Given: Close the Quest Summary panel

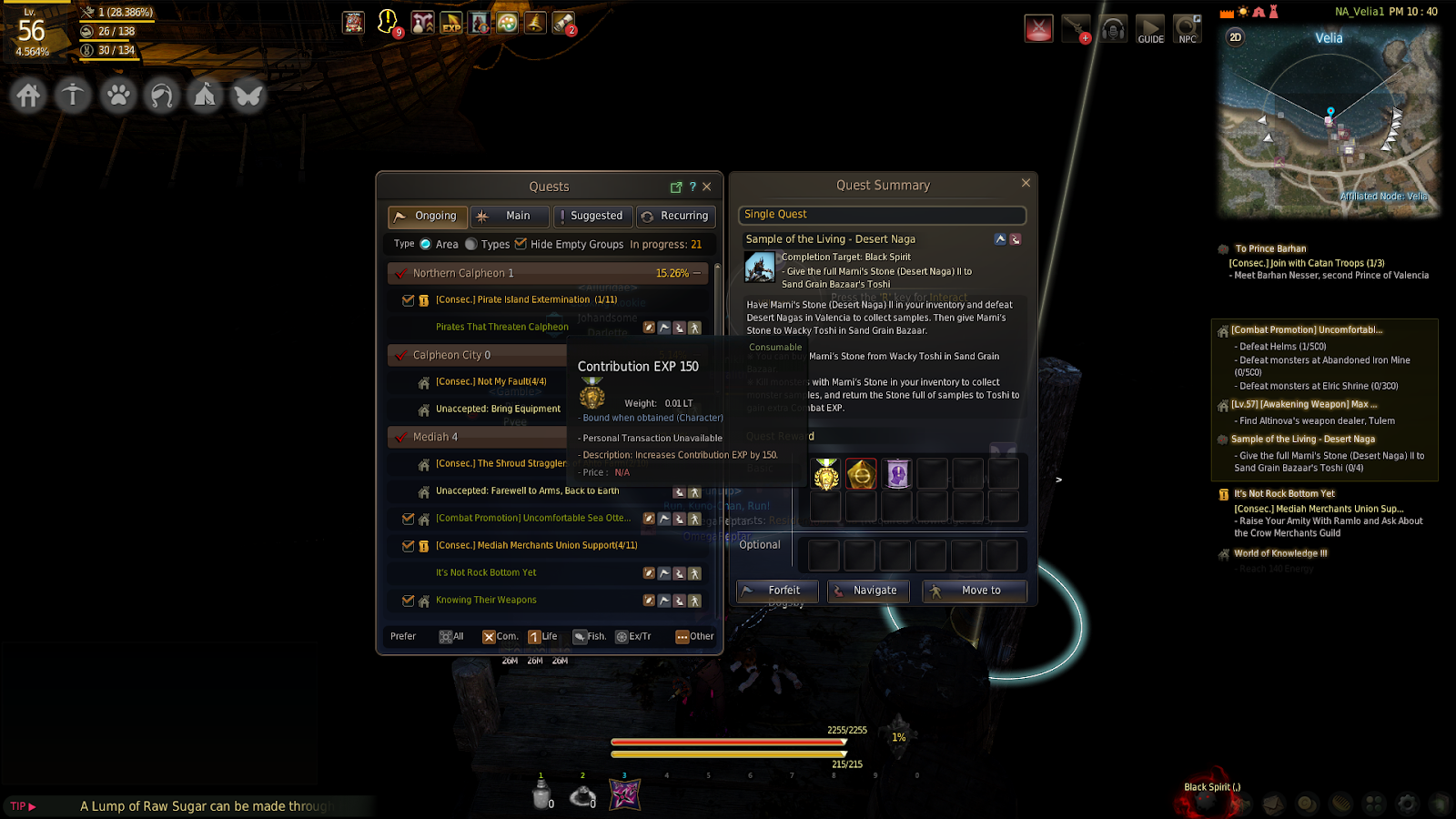Looking at the screenshot, I should 1026,183.
